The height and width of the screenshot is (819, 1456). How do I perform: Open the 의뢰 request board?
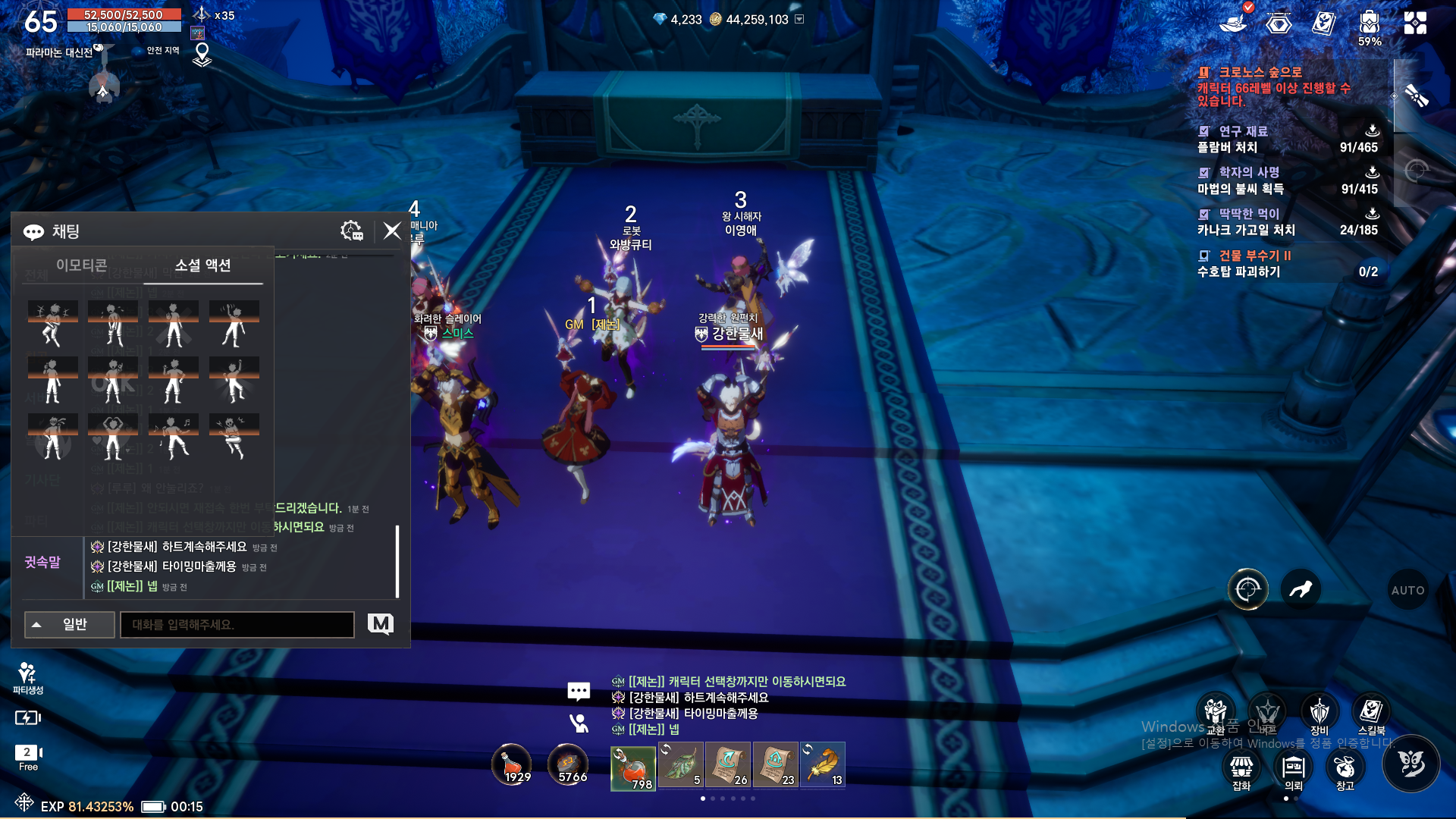point(1293,769)
